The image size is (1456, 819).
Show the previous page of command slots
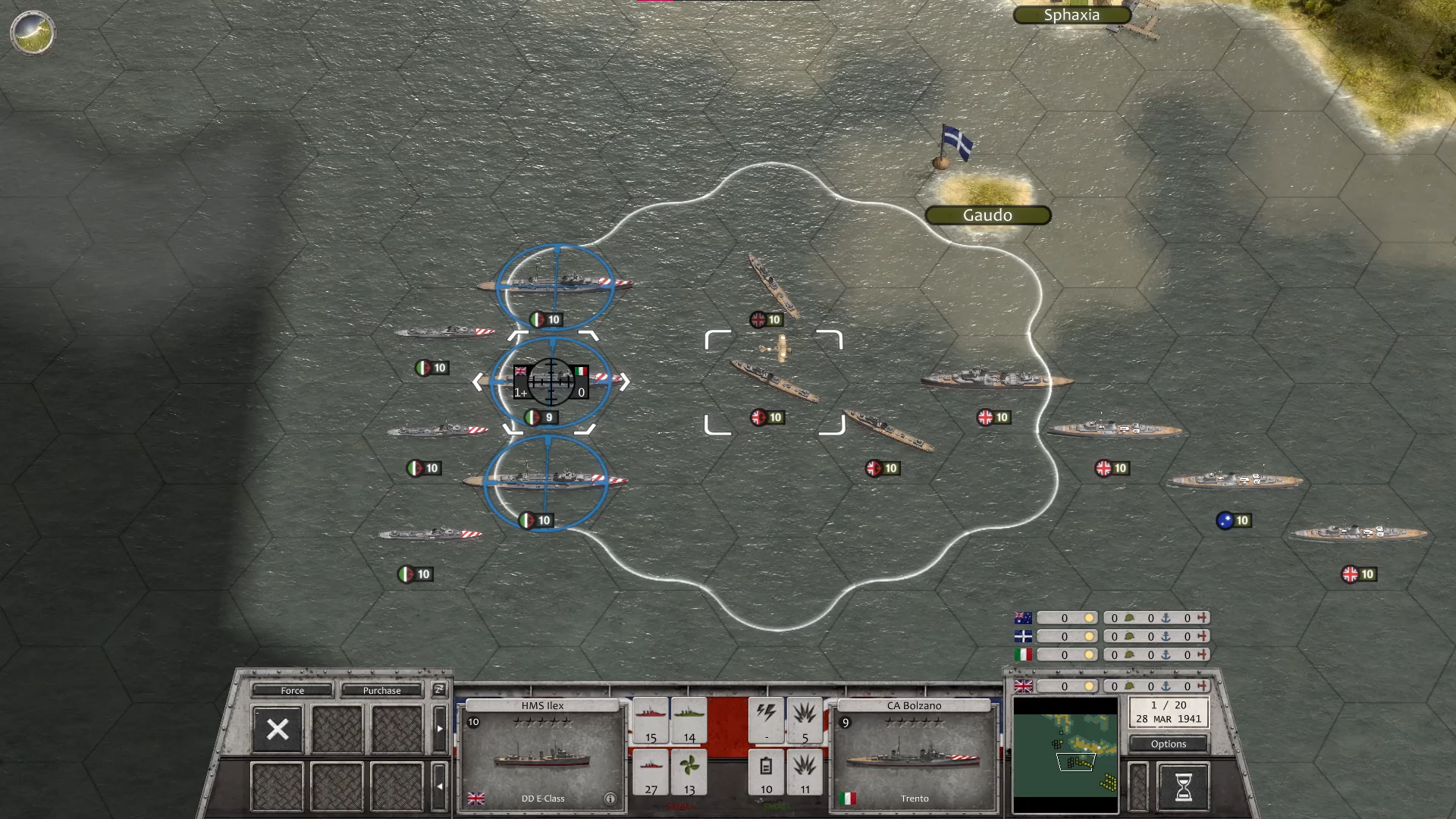(440, 786)
